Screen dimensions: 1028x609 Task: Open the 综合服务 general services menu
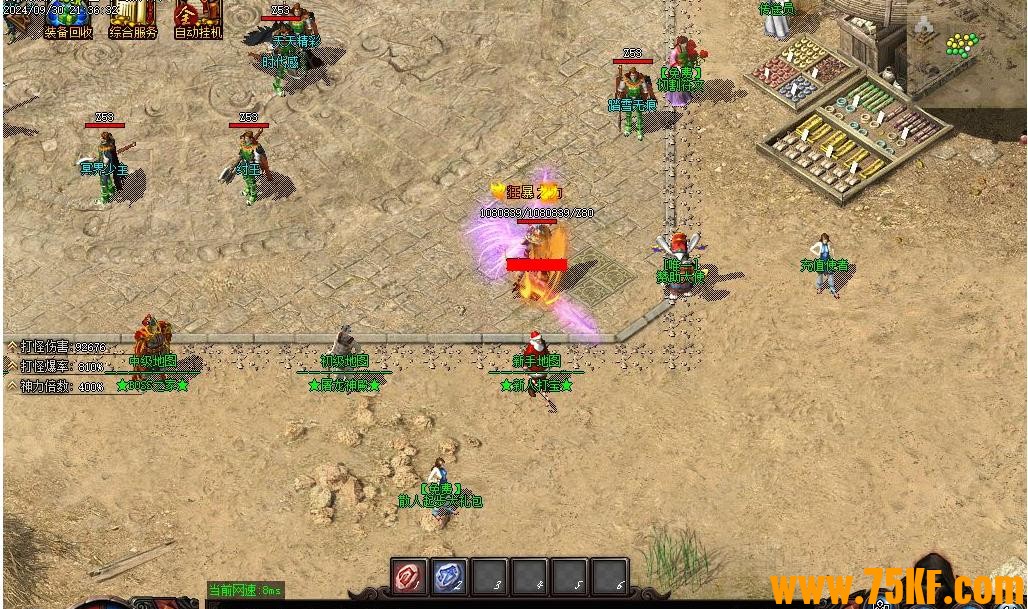point(133,17)
